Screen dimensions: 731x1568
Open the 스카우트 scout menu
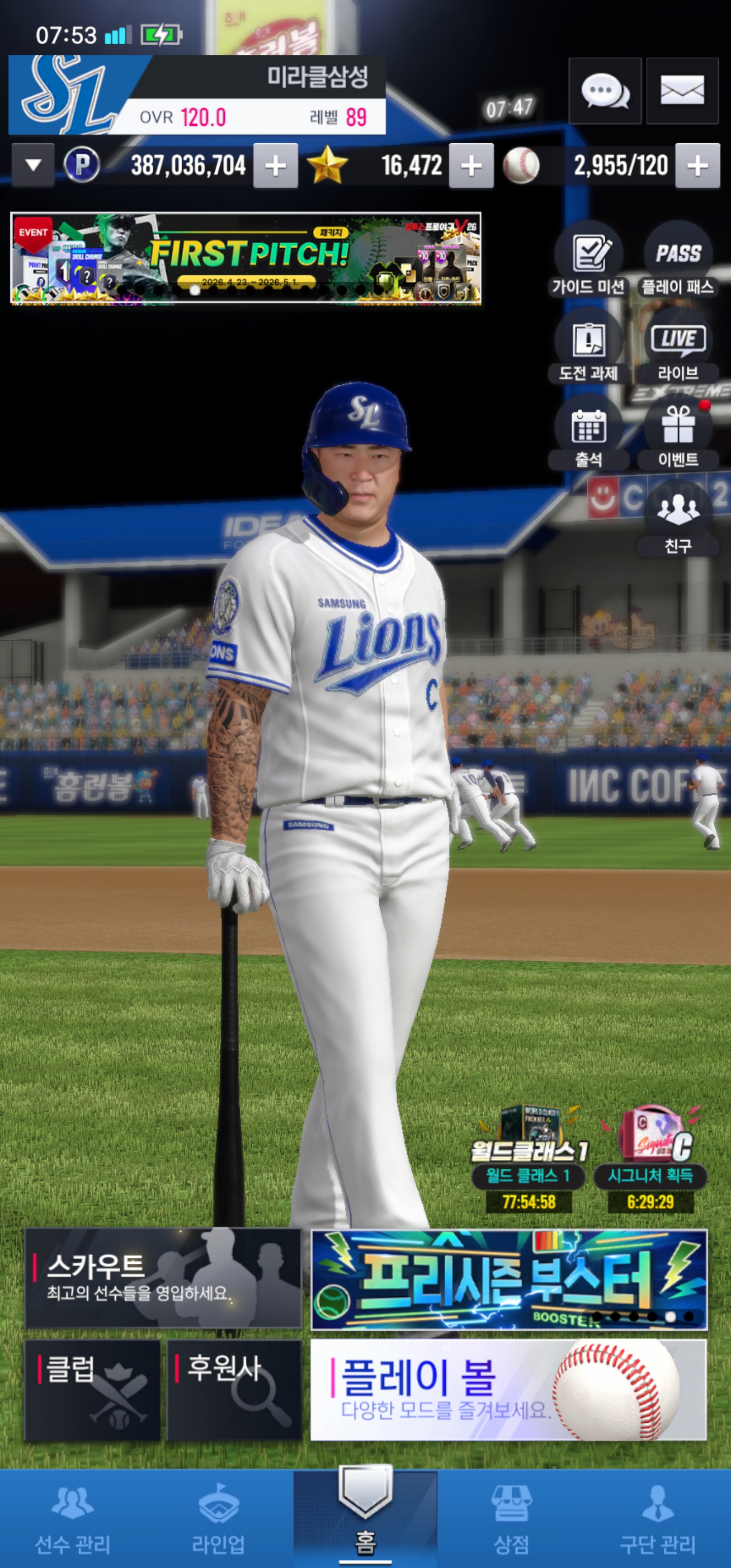point(163,1278)
